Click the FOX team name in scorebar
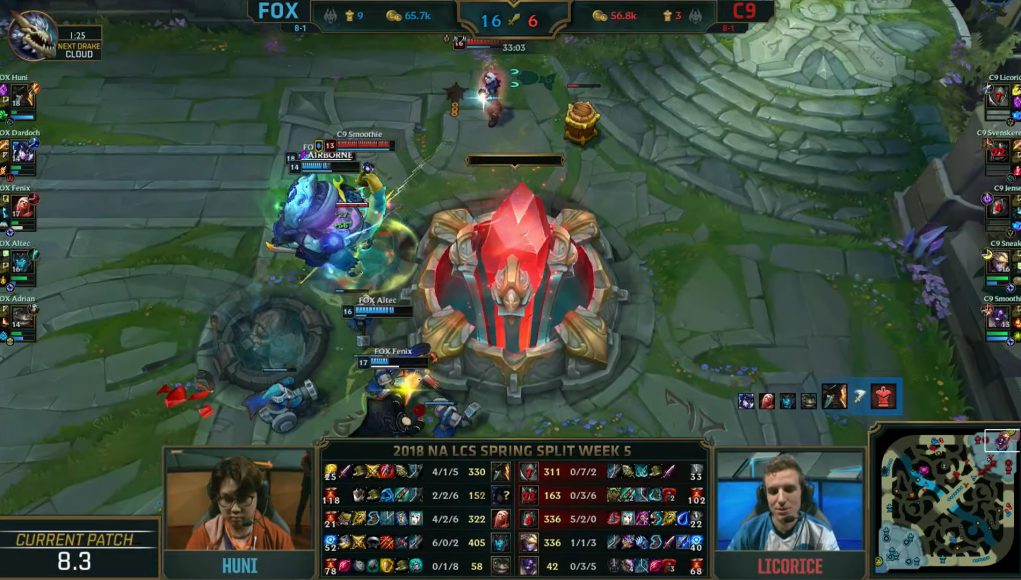Image resolution: width=1021 pixels, height=580 pixels. pos(278,12)
